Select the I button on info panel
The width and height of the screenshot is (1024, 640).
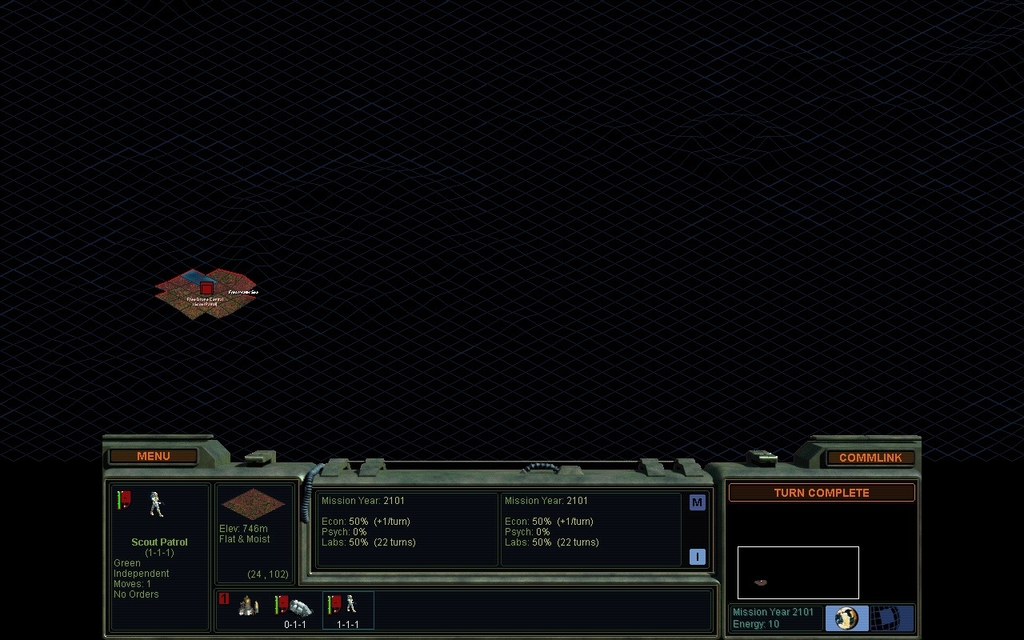pyautogui.click(x=697, y=556)
